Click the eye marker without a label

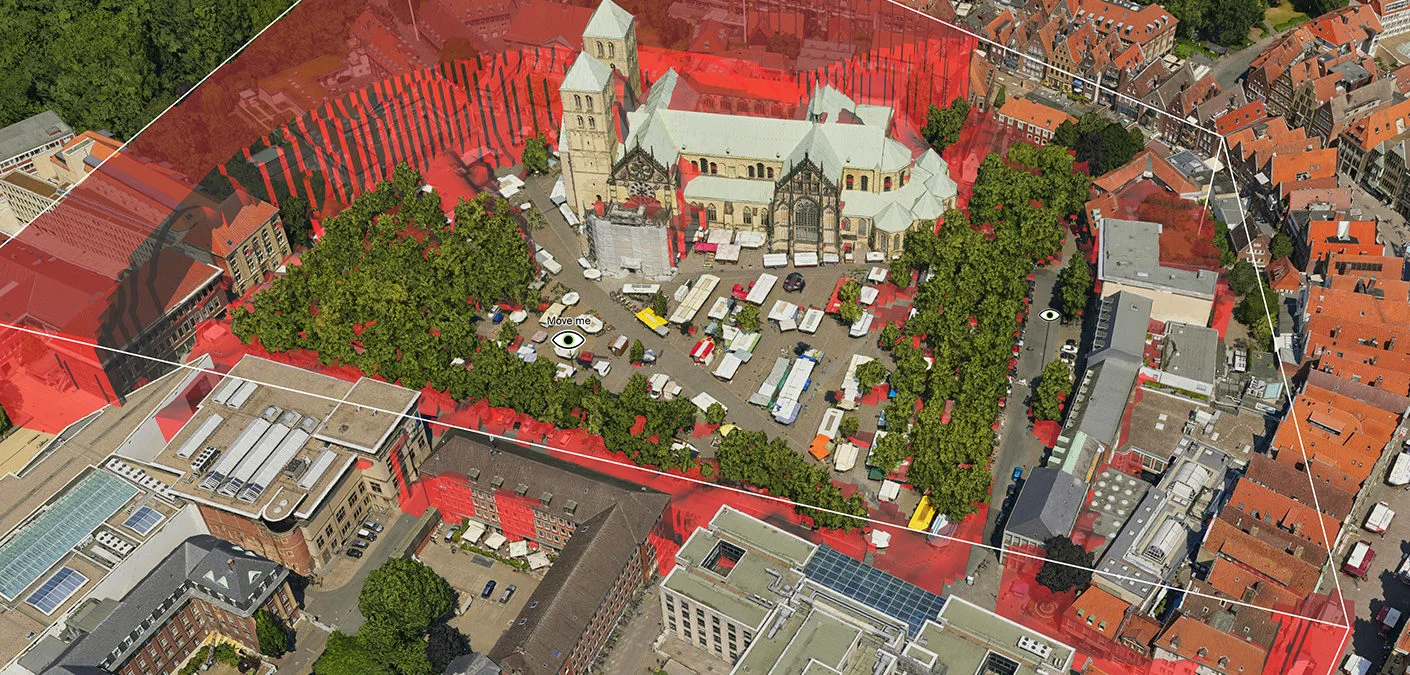click(1049, 315)
